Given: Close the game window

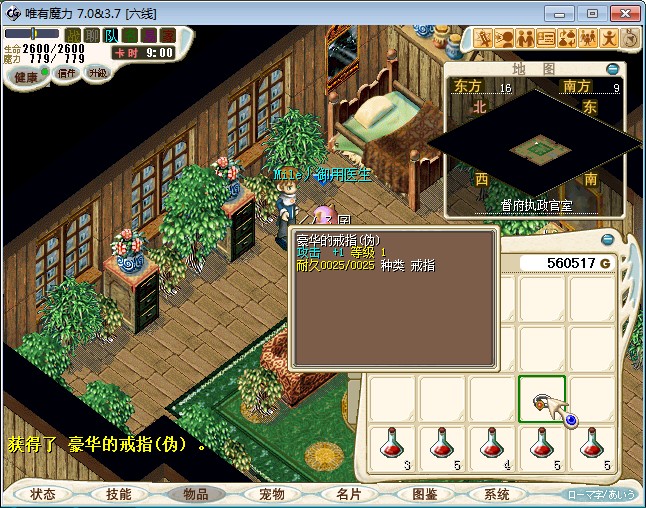Looking at the screenshot, I should click(620, 13).
